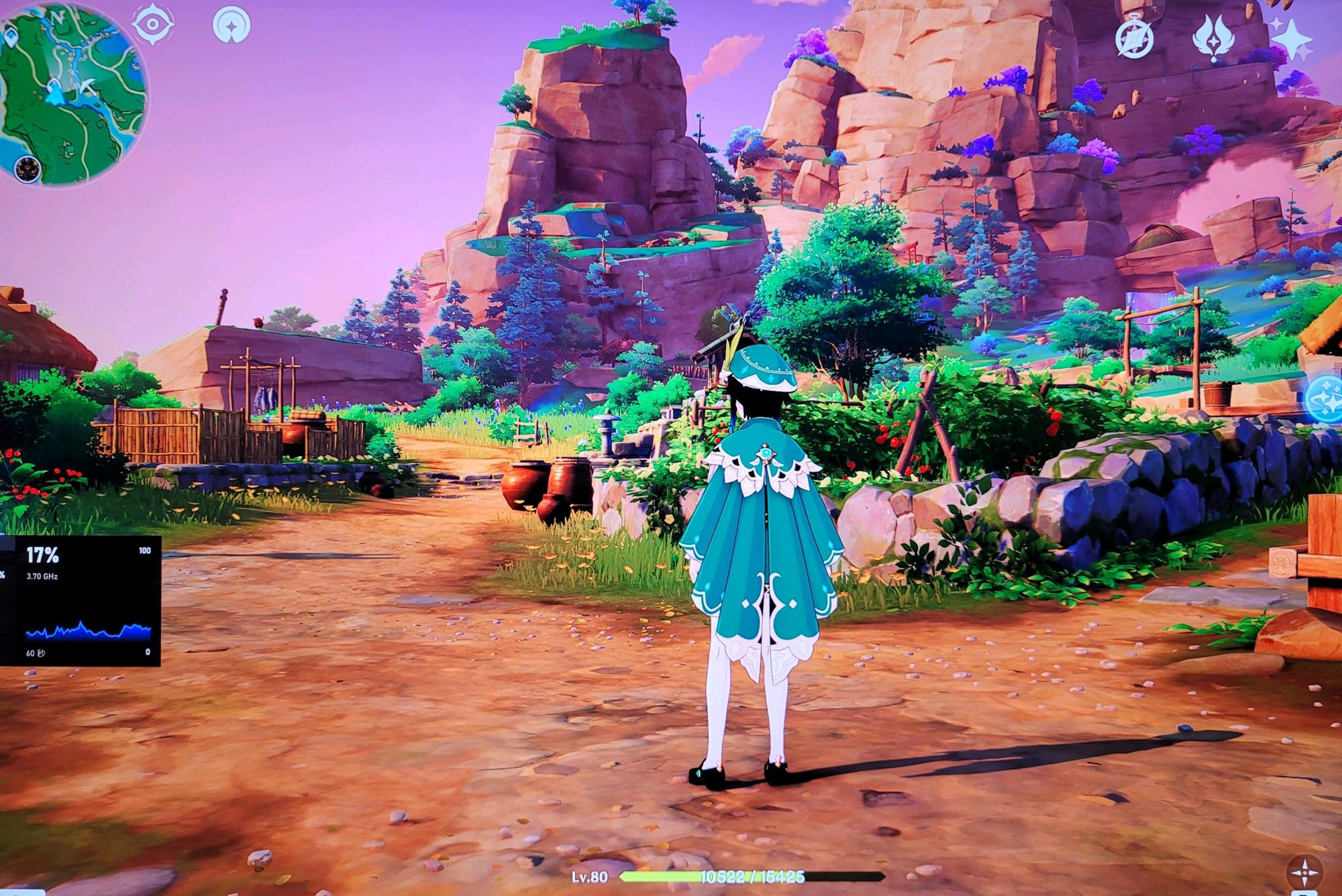Viewport: 1342px width, 896px height.
Task: Open the winged battle pass icon
Action: [1213, 38]
